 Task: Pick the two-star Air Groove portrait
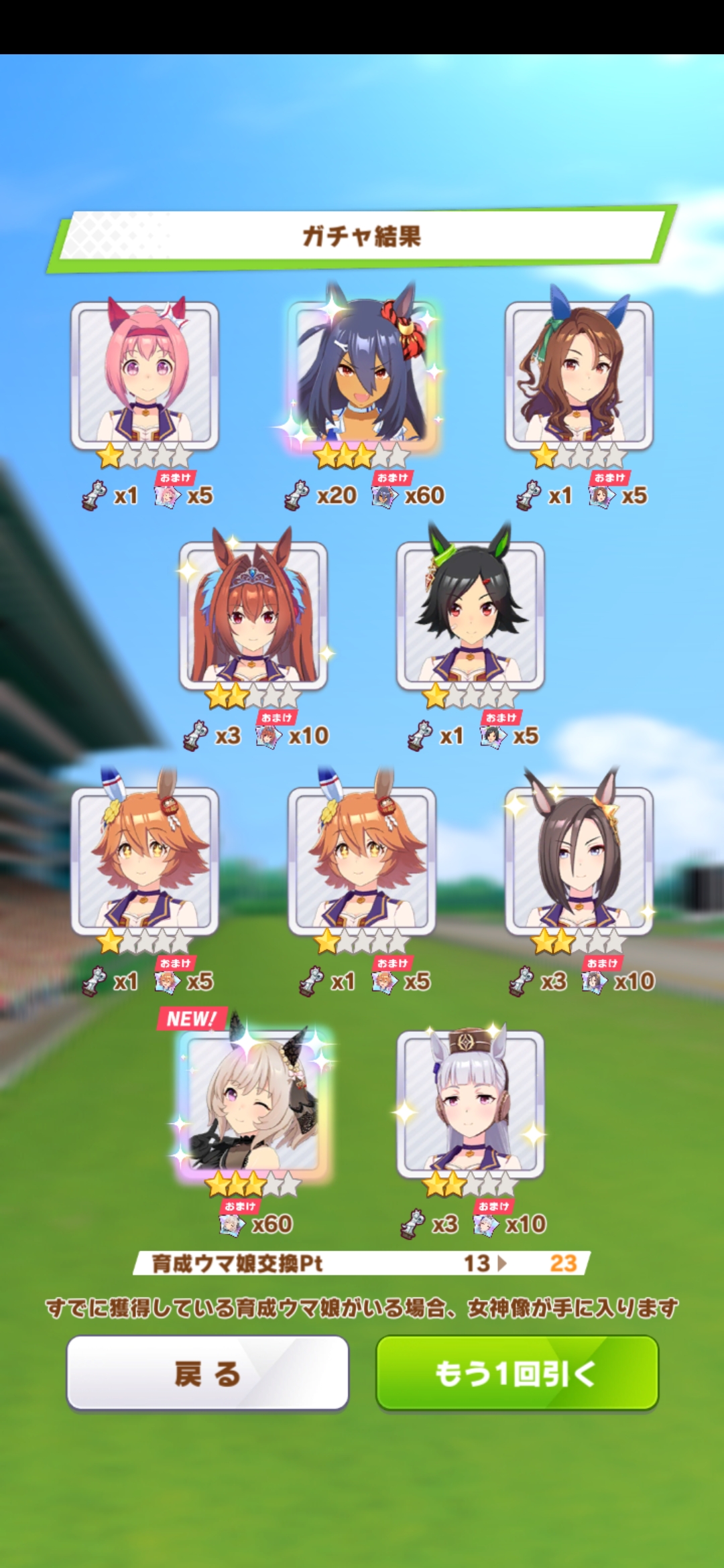(579, 860)
